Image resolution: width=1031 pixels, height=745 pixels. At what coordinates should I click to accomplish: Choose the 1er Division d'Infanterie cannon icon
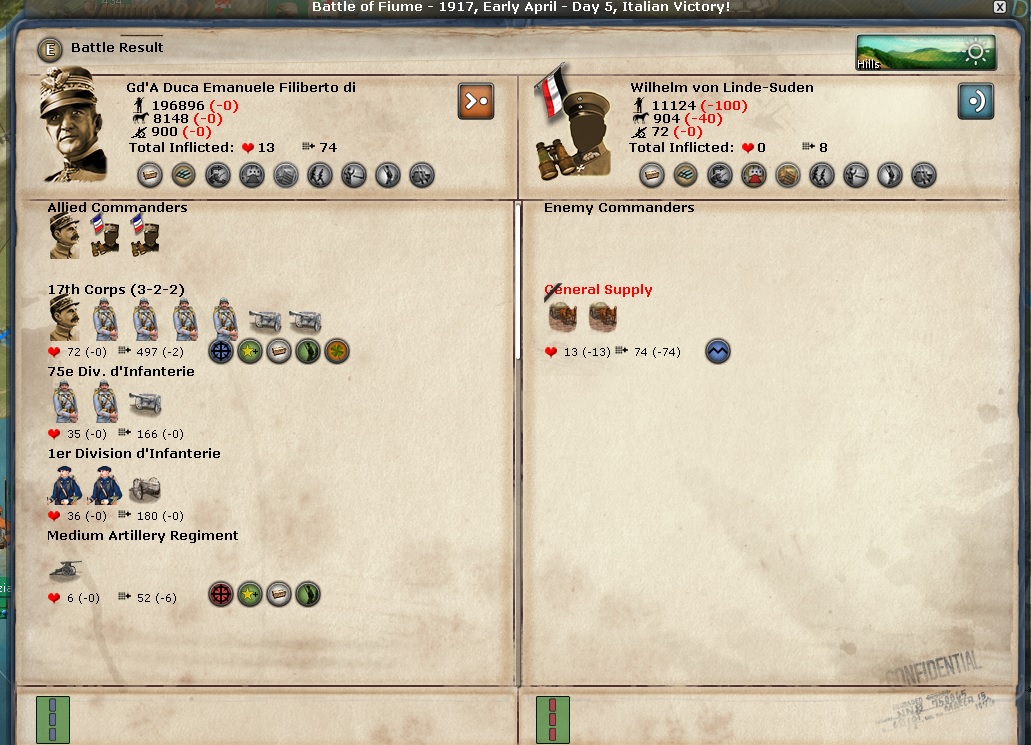(145, 486)
